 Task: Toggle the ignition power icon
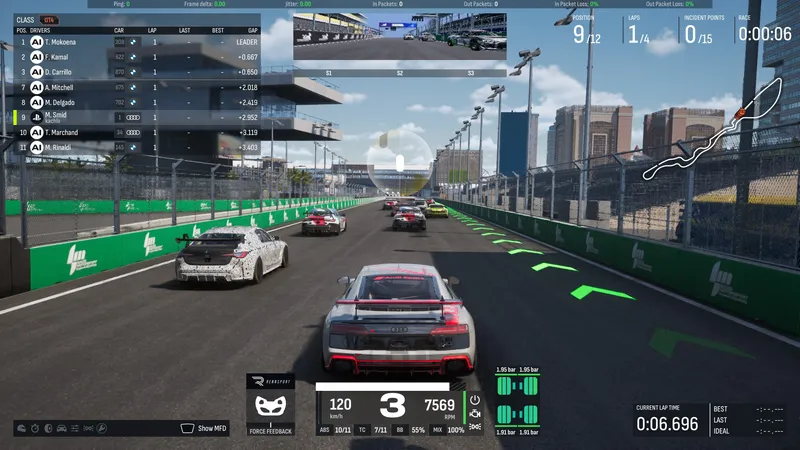pyautogui.click(x=475, y=400)
